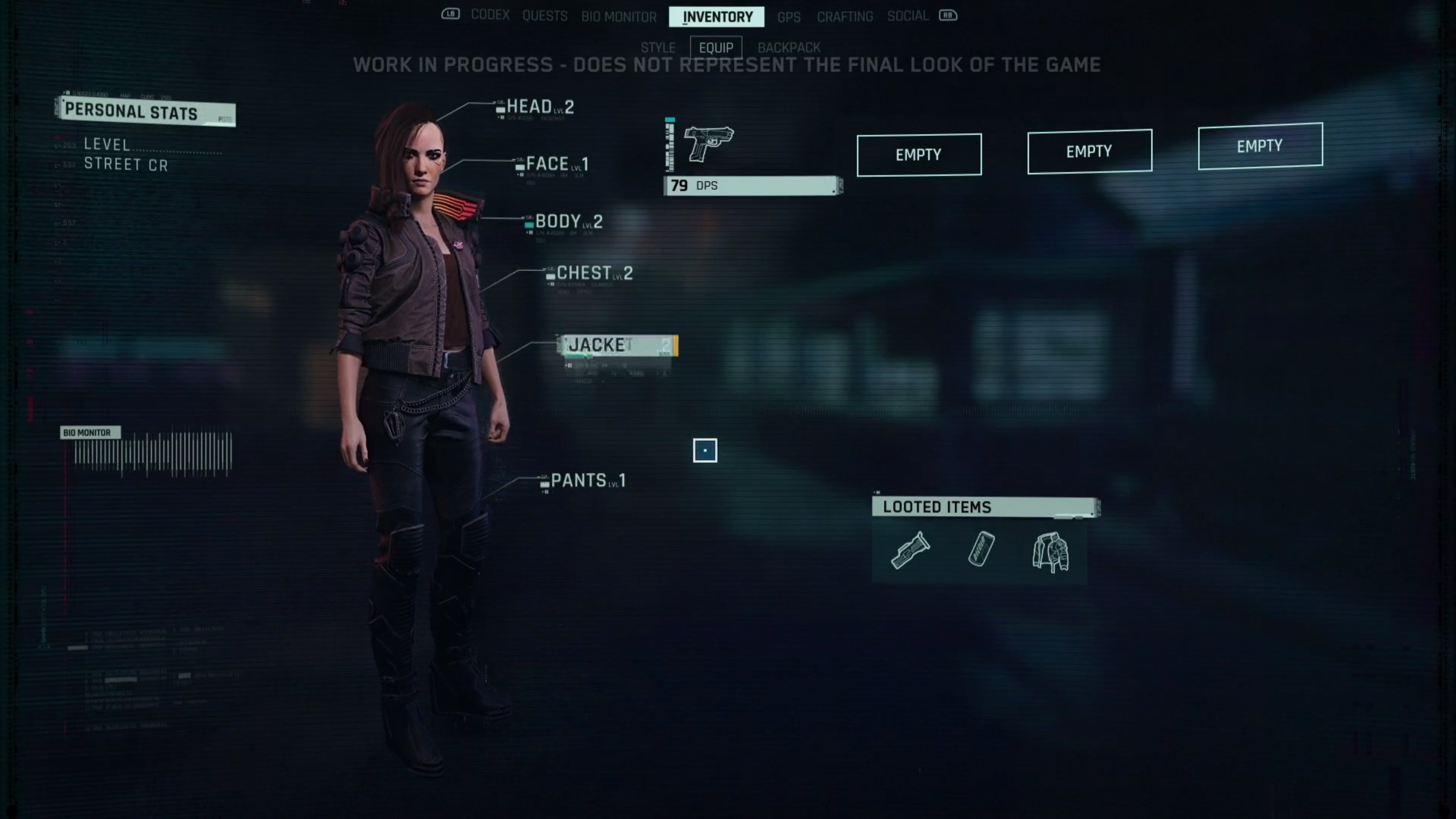Switch to the Social tab
The height and width of the screenshot is (819, 1456).
(907, 16)
